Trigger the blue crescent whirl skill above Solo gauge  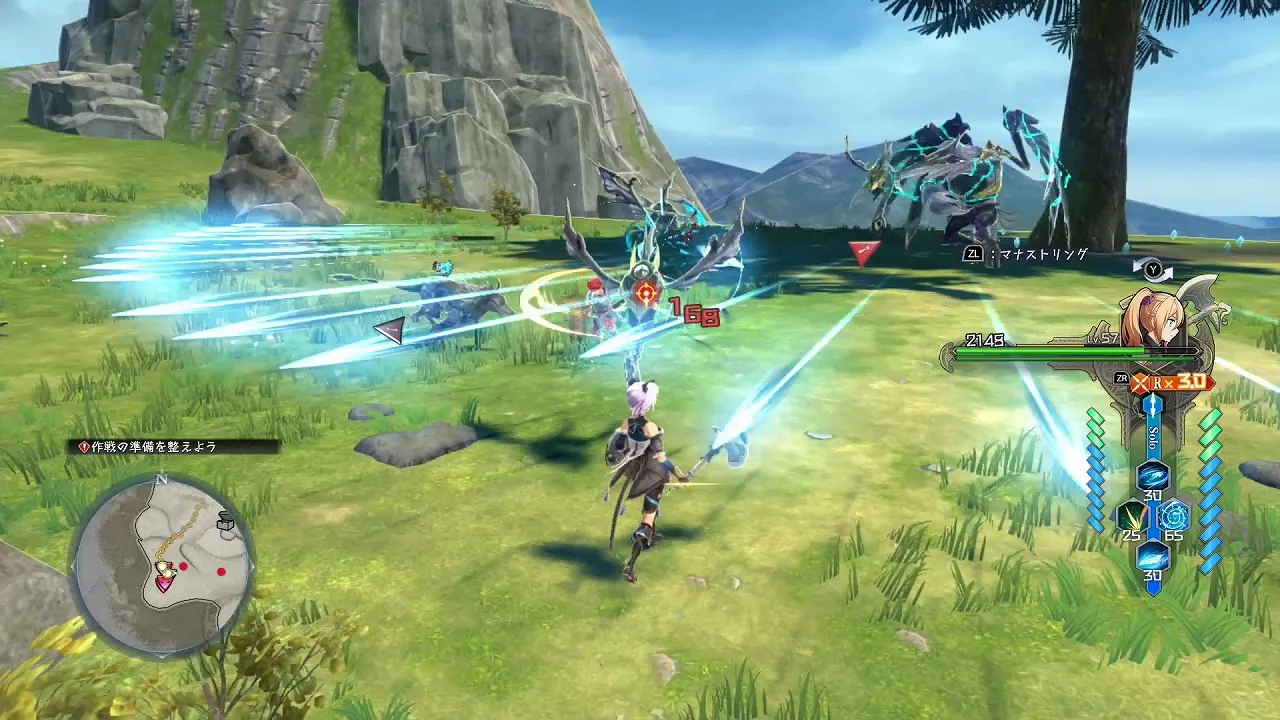(1152, 476)
